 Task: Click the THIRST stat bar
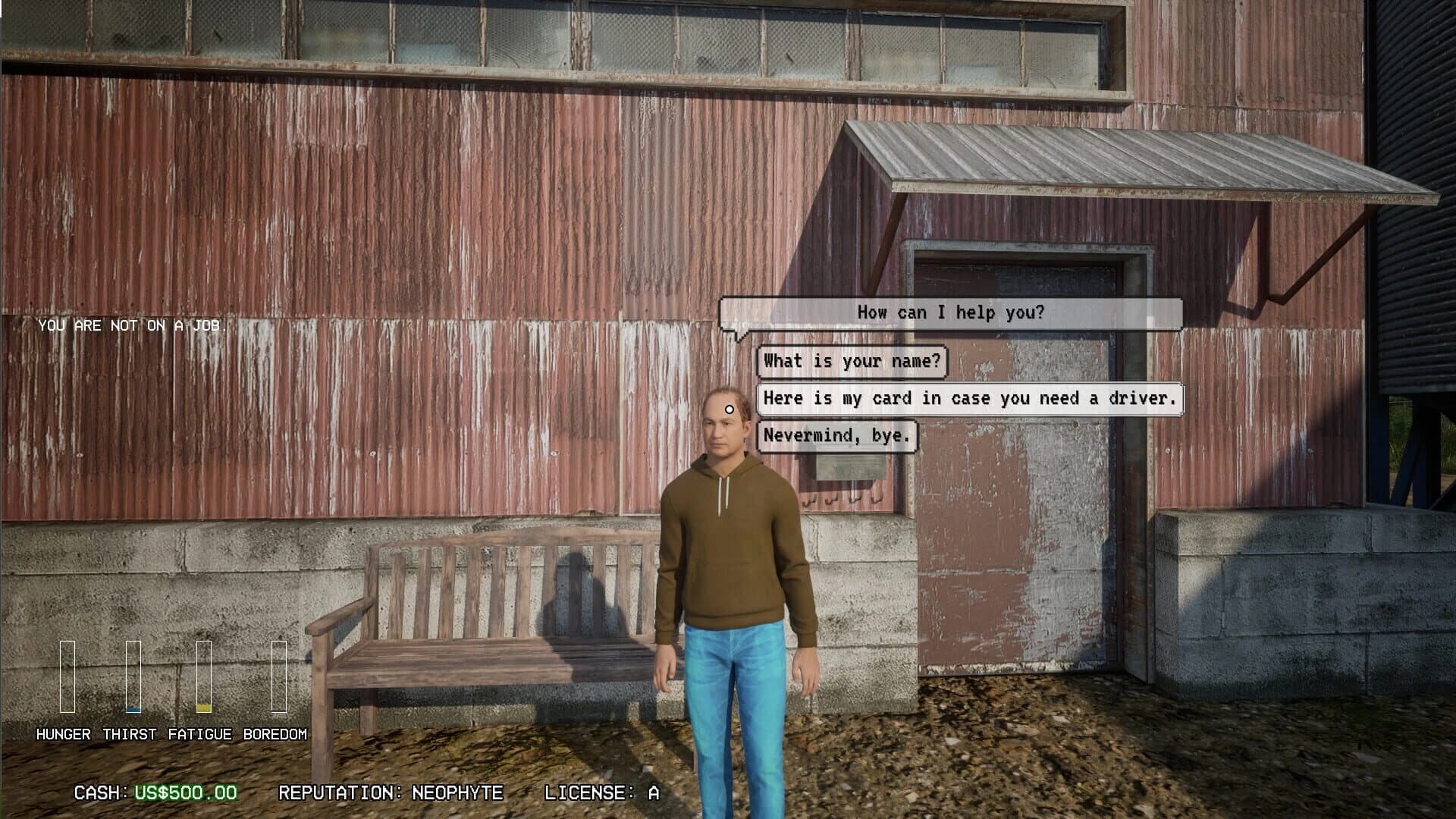click(x=135, y=675)
